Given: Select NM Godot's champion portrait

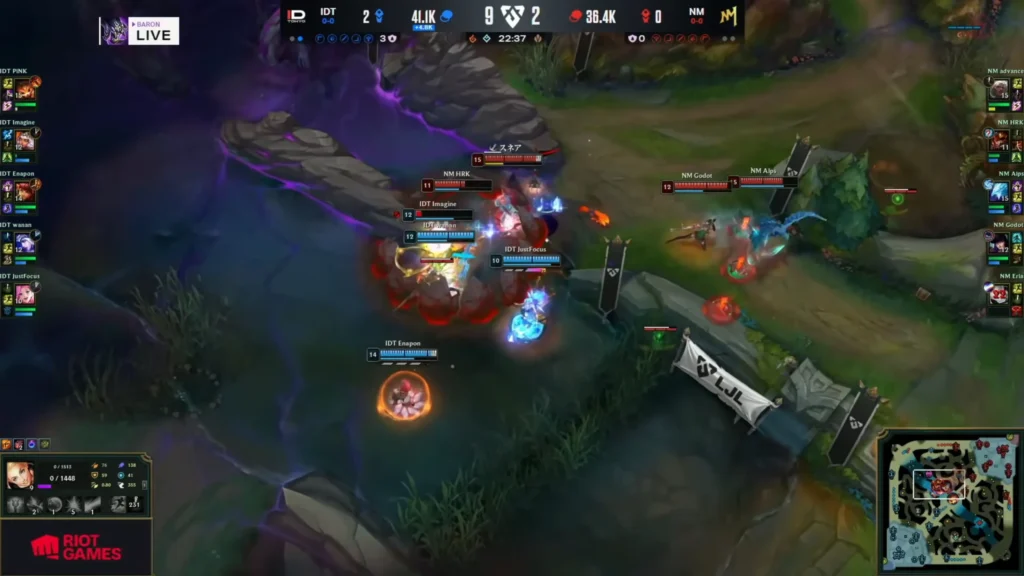Looking at the screenshot, I should click(999, 243).
